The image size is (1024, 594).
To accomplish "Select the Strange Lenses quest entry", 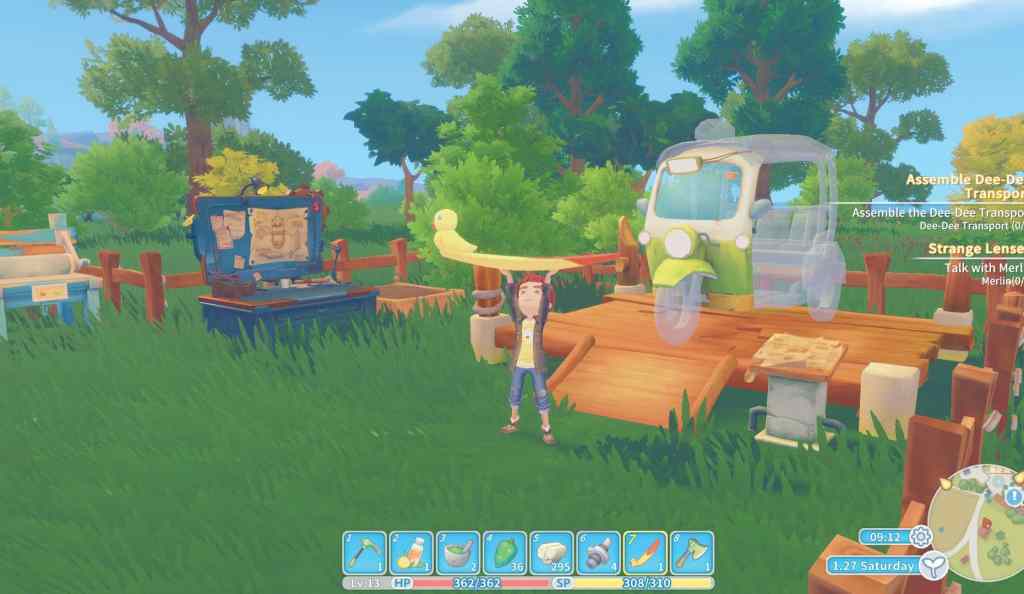I will [975, 248].
